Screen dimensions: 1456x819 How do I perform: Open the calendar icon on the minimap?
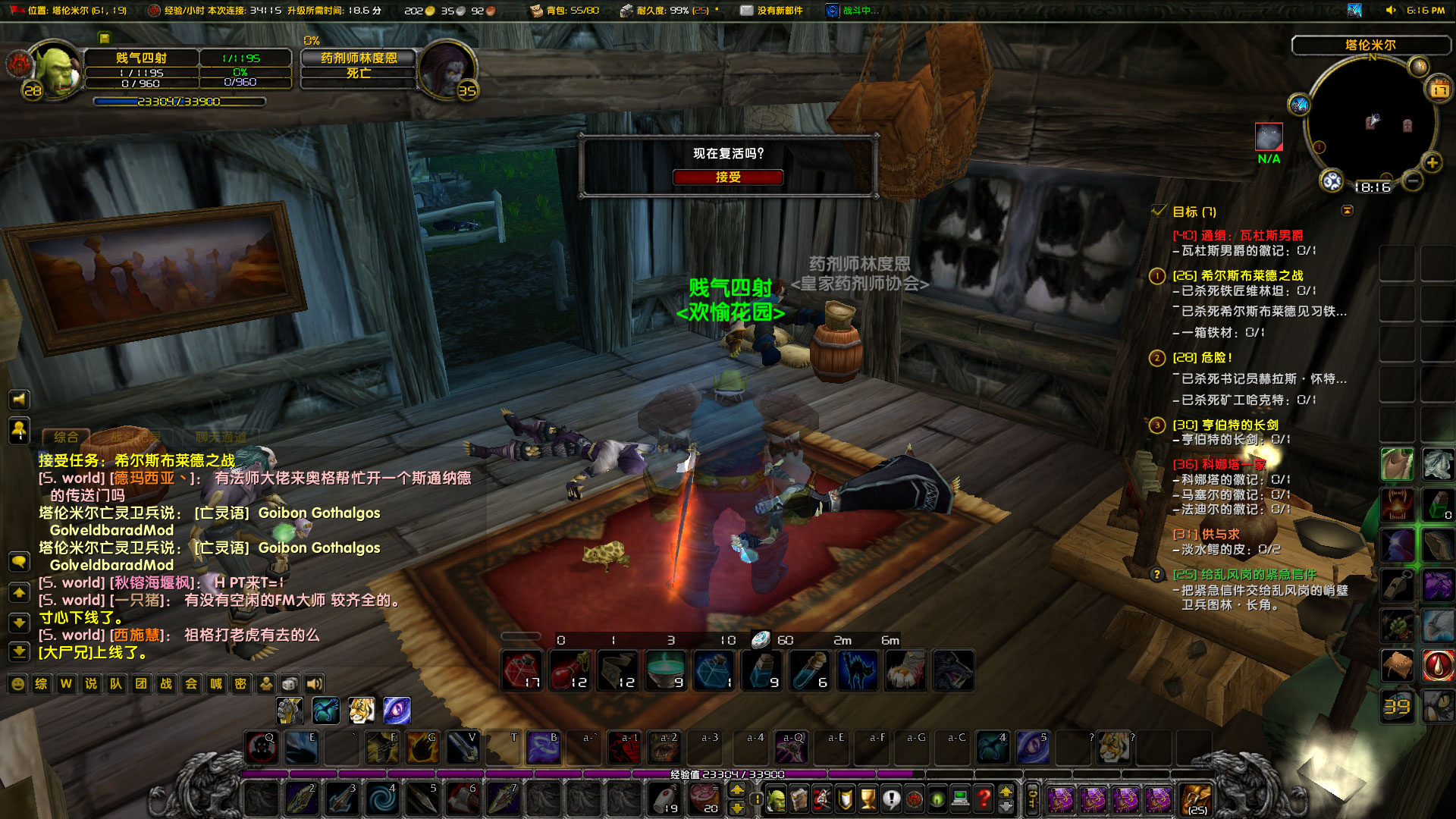pos(1439,89)
